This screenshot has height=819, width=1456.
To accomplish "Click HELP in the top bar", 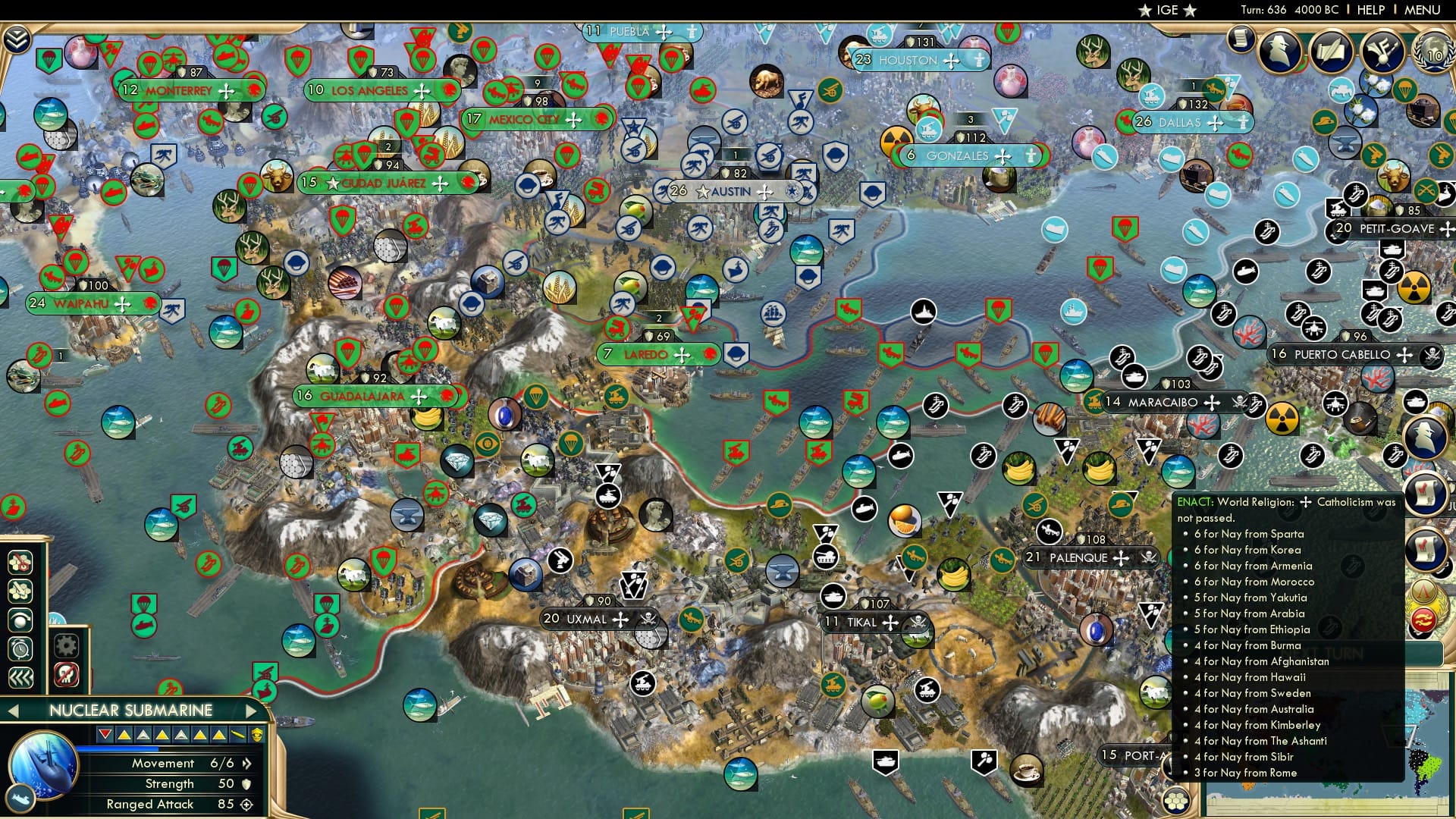I will pyautogui.click(x=1370, y=10).
